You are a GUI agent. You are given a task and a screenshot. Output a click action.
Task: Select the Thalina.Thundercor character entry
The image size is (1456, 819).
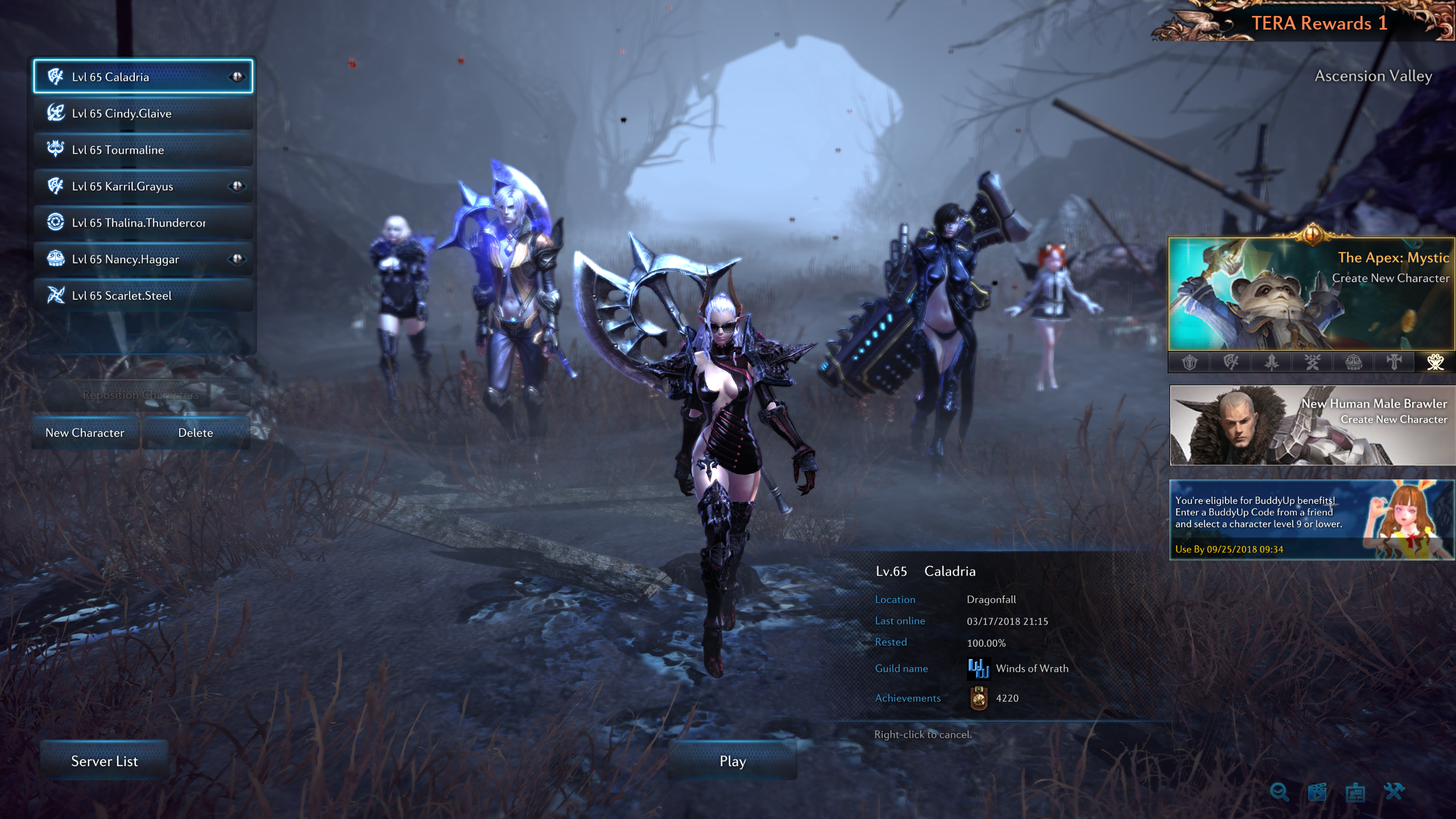click(142, 222)
